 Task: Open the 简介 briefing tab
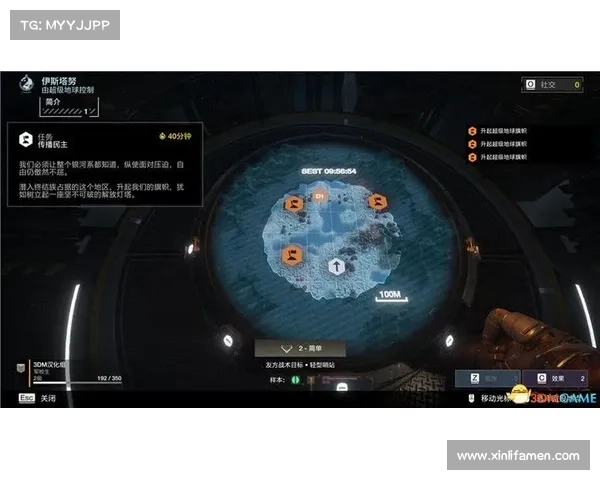coord(54,102)
